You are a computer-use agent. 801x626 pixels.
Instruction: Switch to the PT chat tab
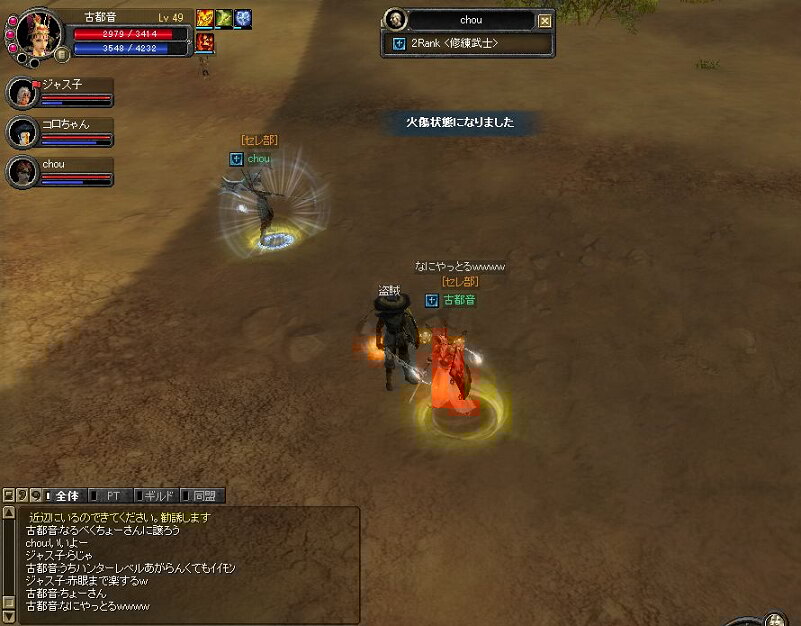tap(113, 495)
